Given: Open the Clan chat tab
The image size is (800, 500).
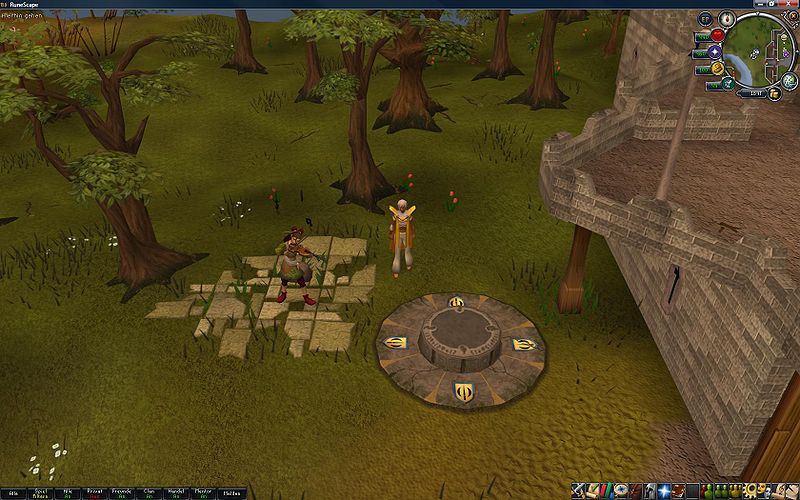Looking at the screenshot, I should coord(148,492).
